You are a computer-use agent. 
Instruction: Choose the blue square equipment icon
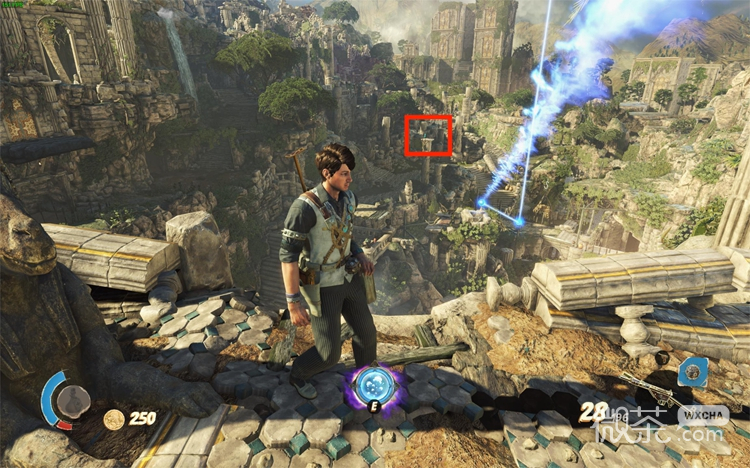pos(692,372)
